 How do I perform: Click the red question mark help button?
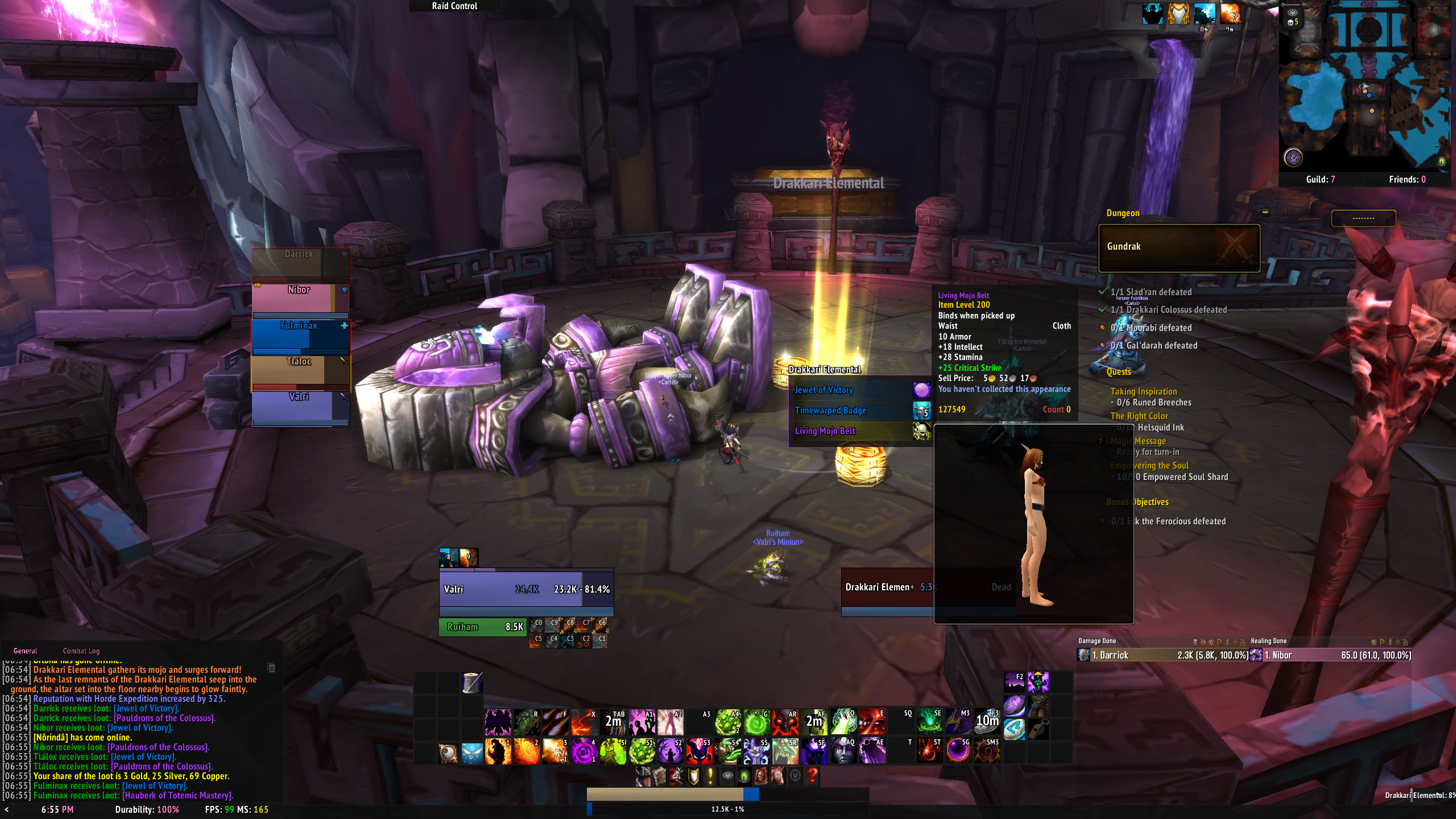813,776
